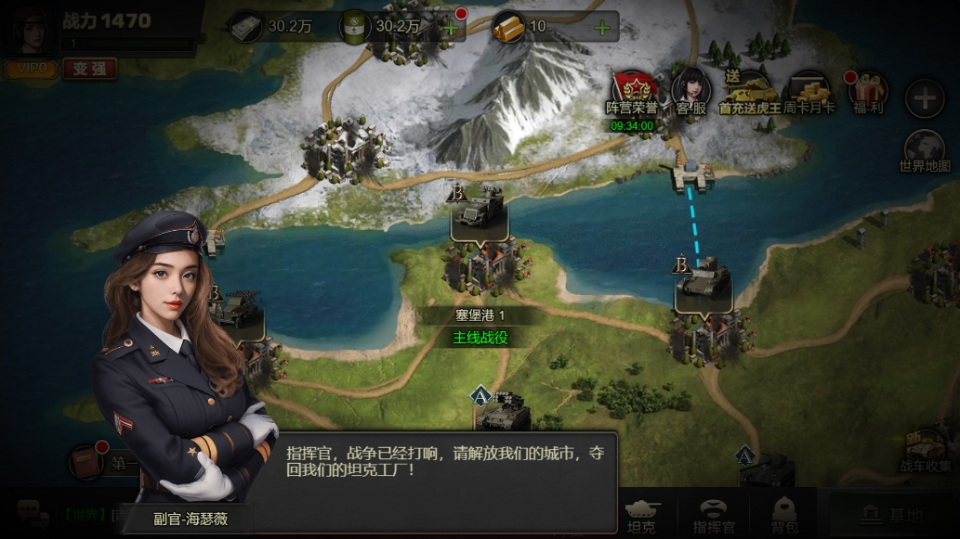Open the 周卡月卡 card offer
This screenshot has width=960, height=539.
pos(809,90)
